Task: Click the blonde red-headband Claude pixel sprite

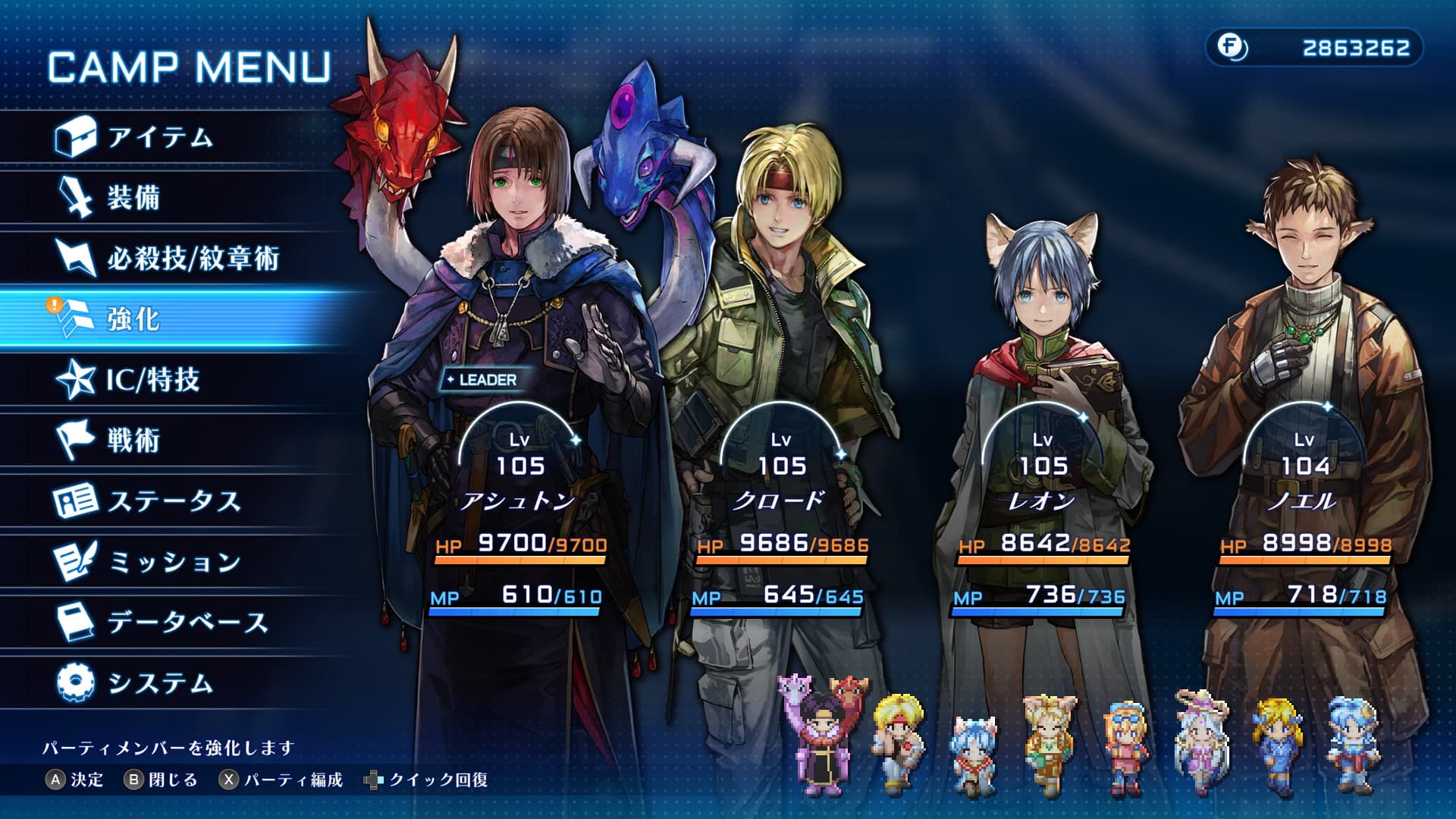Action: [899, 737]
